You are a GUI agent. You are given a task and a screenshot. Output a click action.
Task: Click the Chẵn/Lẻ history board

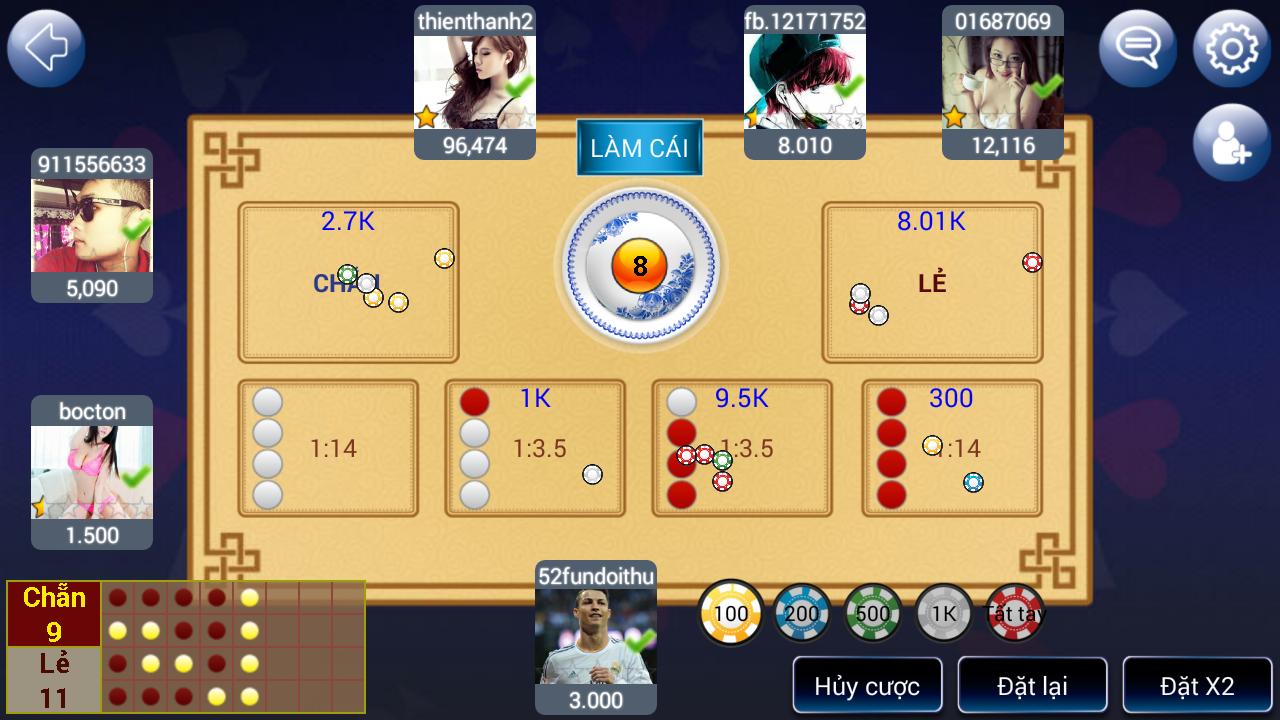[185, 645]
